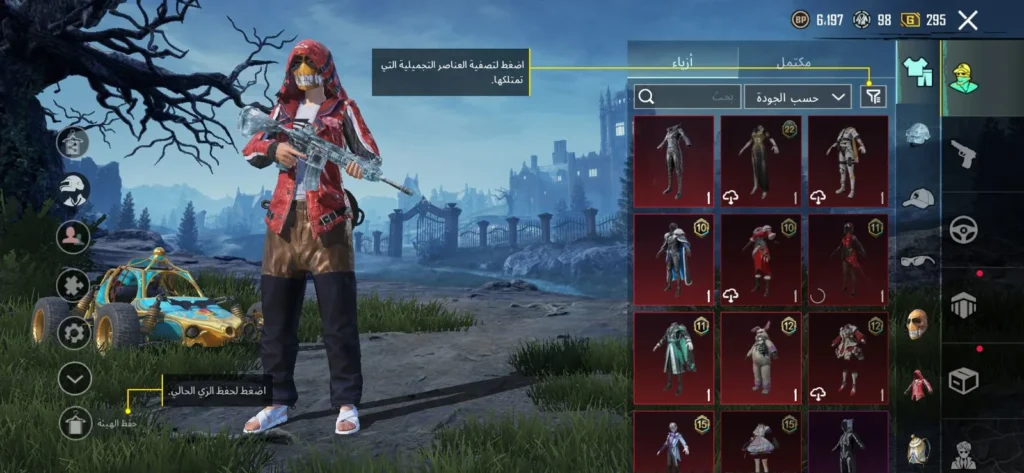Open the helmet category
The image size is (1024, 473).
(918, 135)
